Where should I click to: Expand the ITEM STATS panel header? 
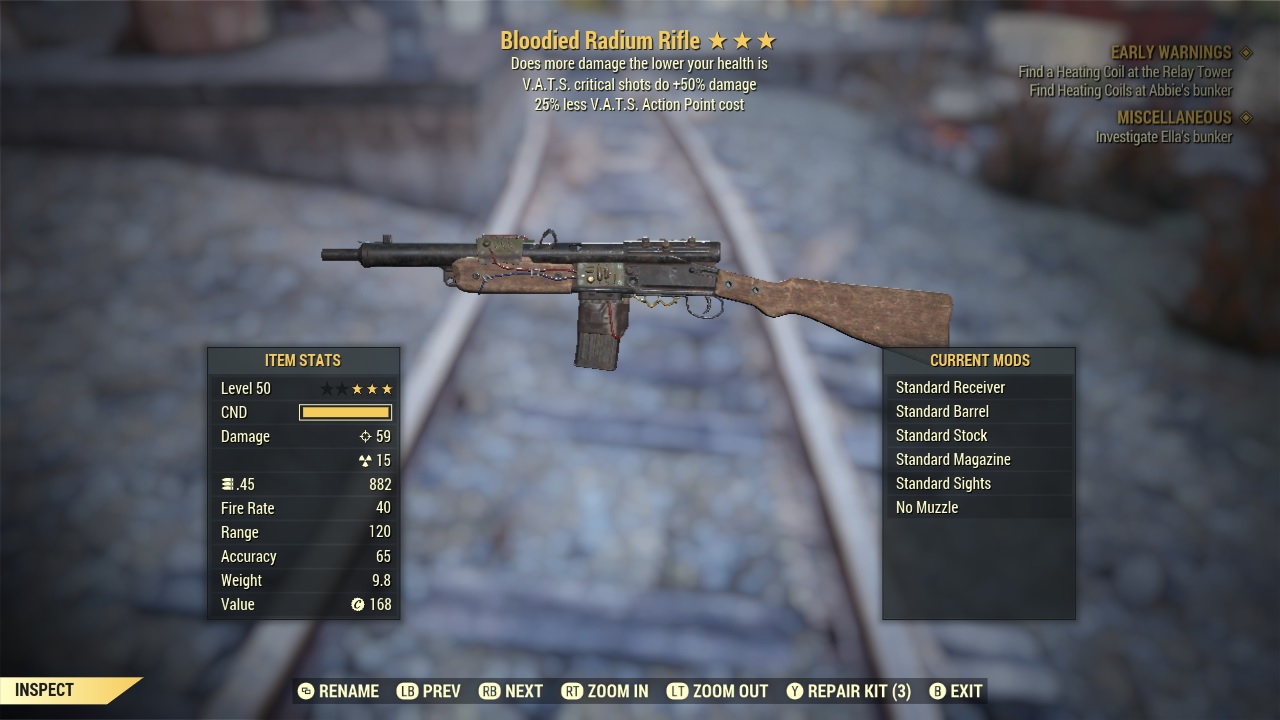(302, 361)
